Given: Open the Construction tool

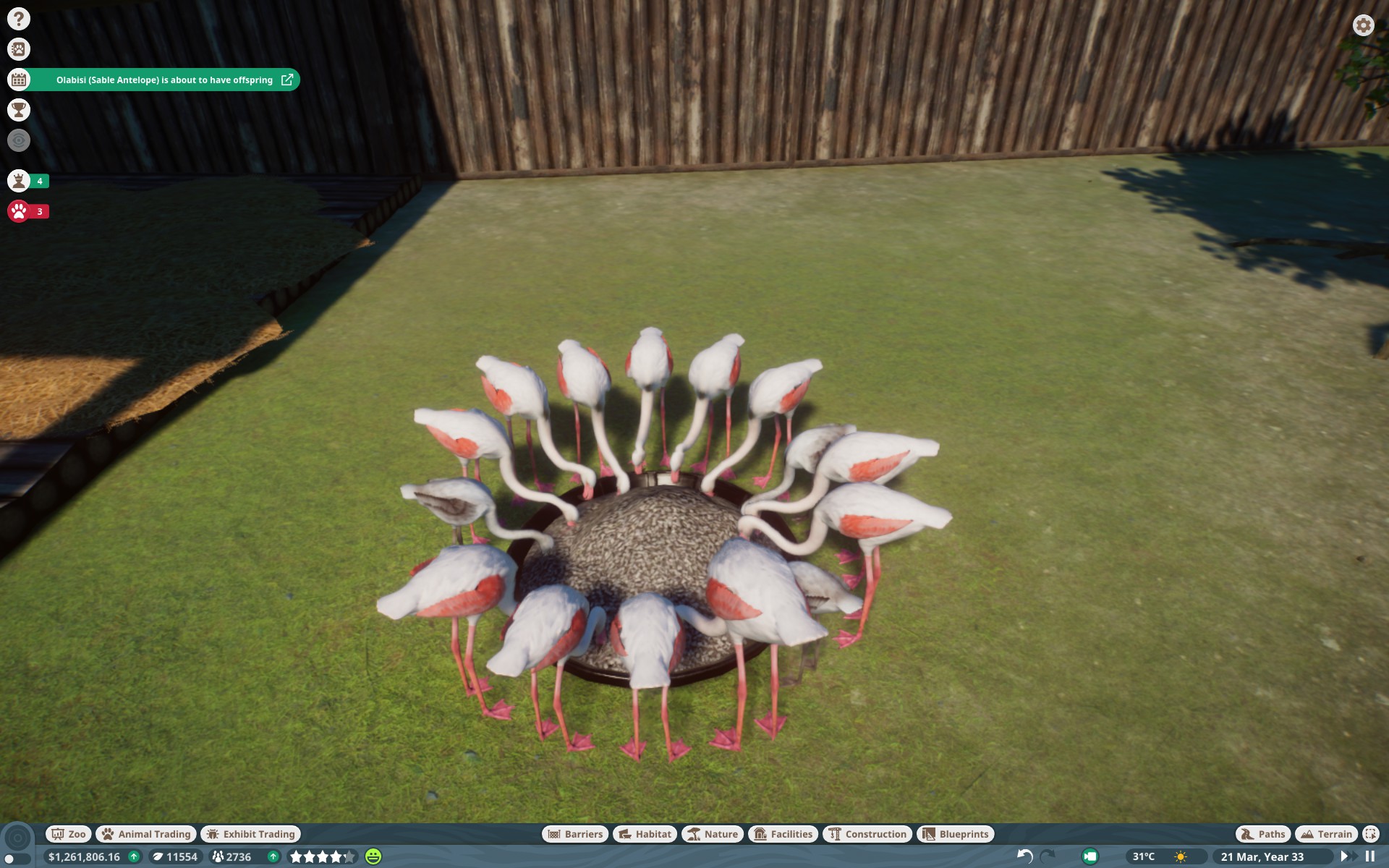Looking at the screenshot, I should 867,834.
